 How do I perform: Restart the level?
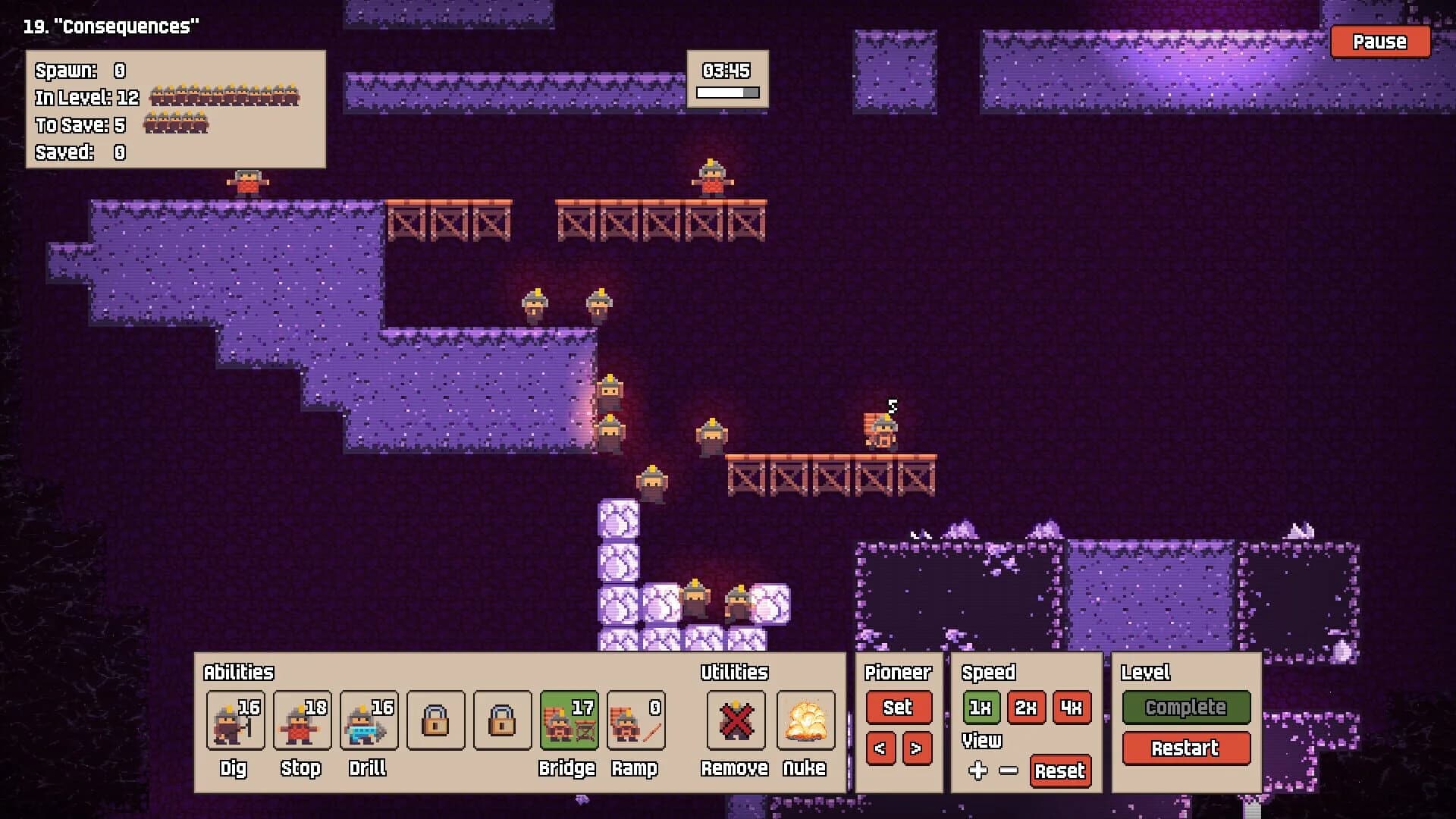[x=1186, y=748]
